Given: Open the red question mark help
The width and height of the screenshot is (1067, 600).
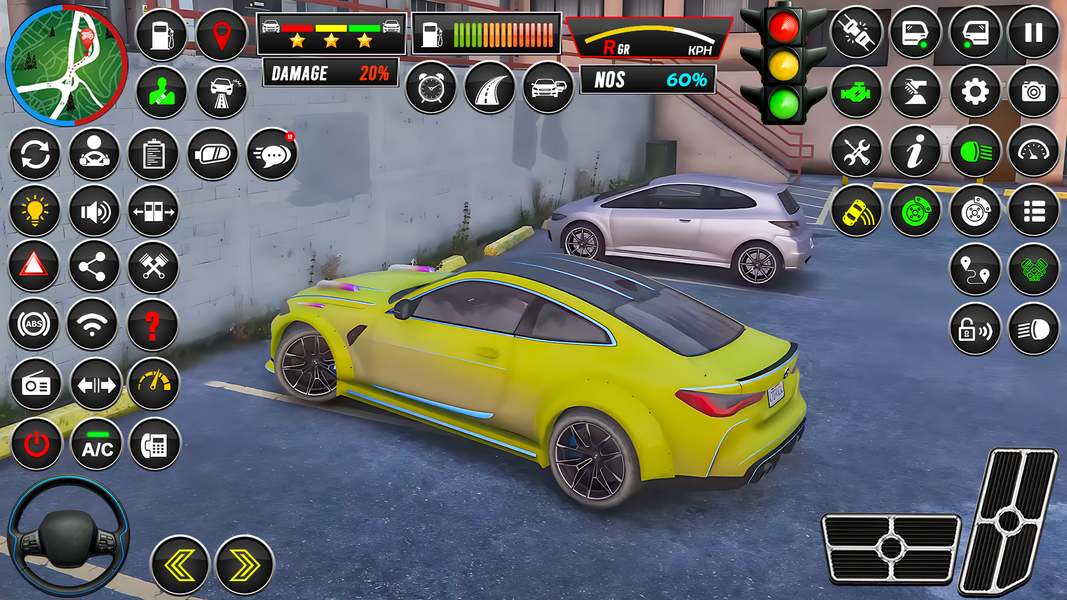Looking at the screenshot, I should pyautogui.click(x=152, y=324).
